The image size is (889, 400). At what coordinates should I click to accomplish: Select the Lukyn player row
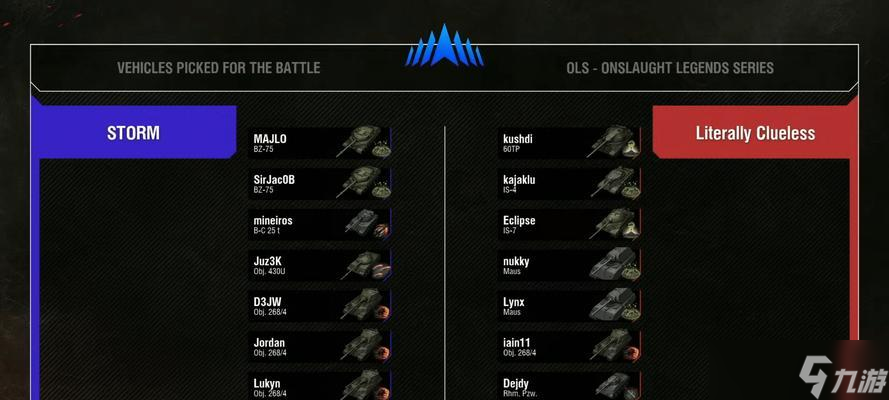(x=319, y=386)
